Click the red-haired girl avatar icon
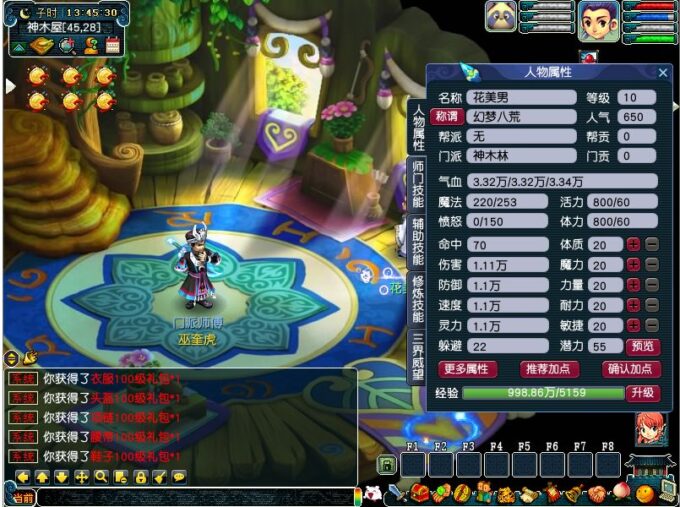The width and height of the screenshot is (680, 507). tap(651, 427)
